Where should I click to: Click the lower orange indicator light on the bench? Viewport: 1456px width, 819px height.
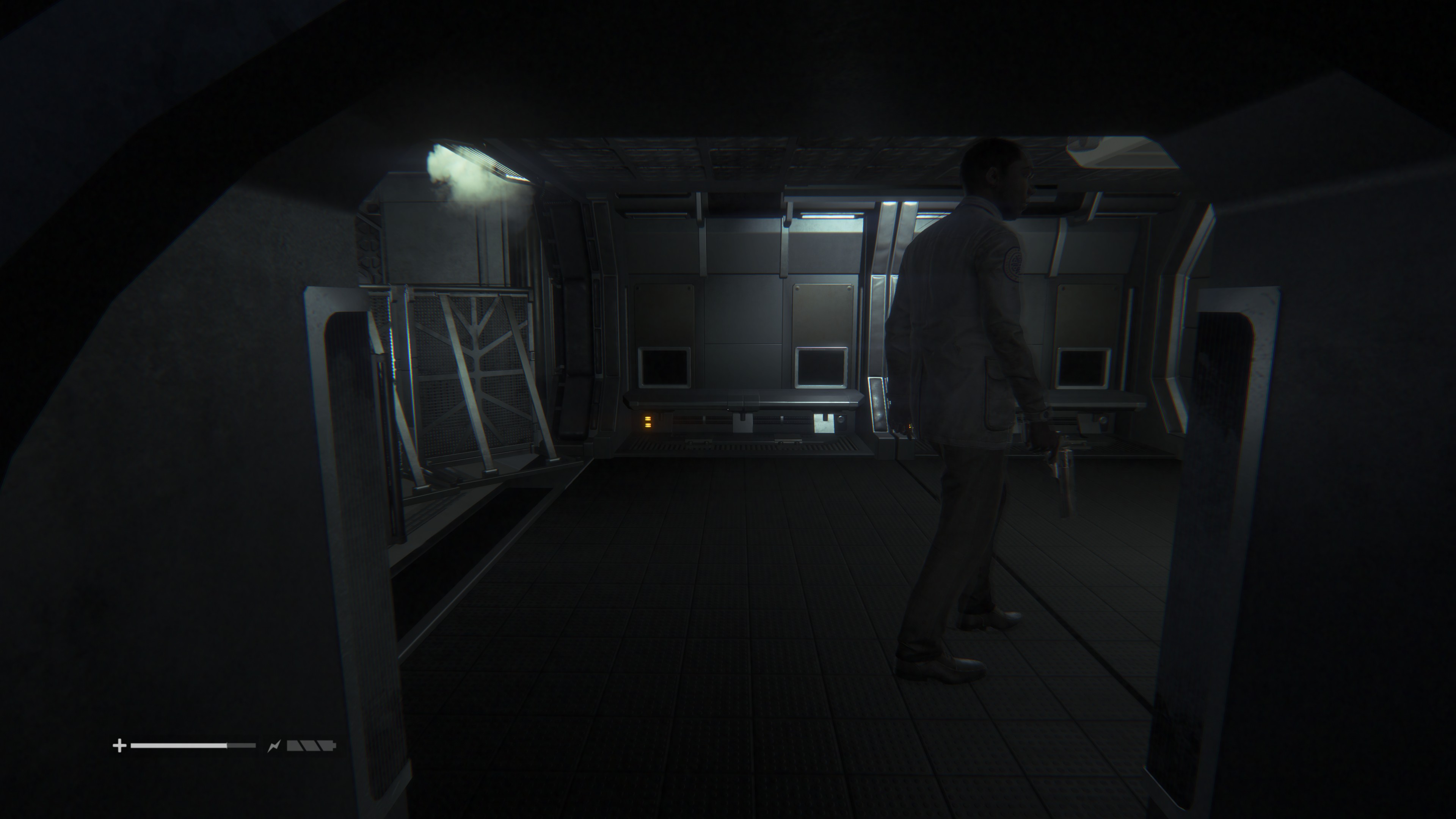(x=648, y=425)
